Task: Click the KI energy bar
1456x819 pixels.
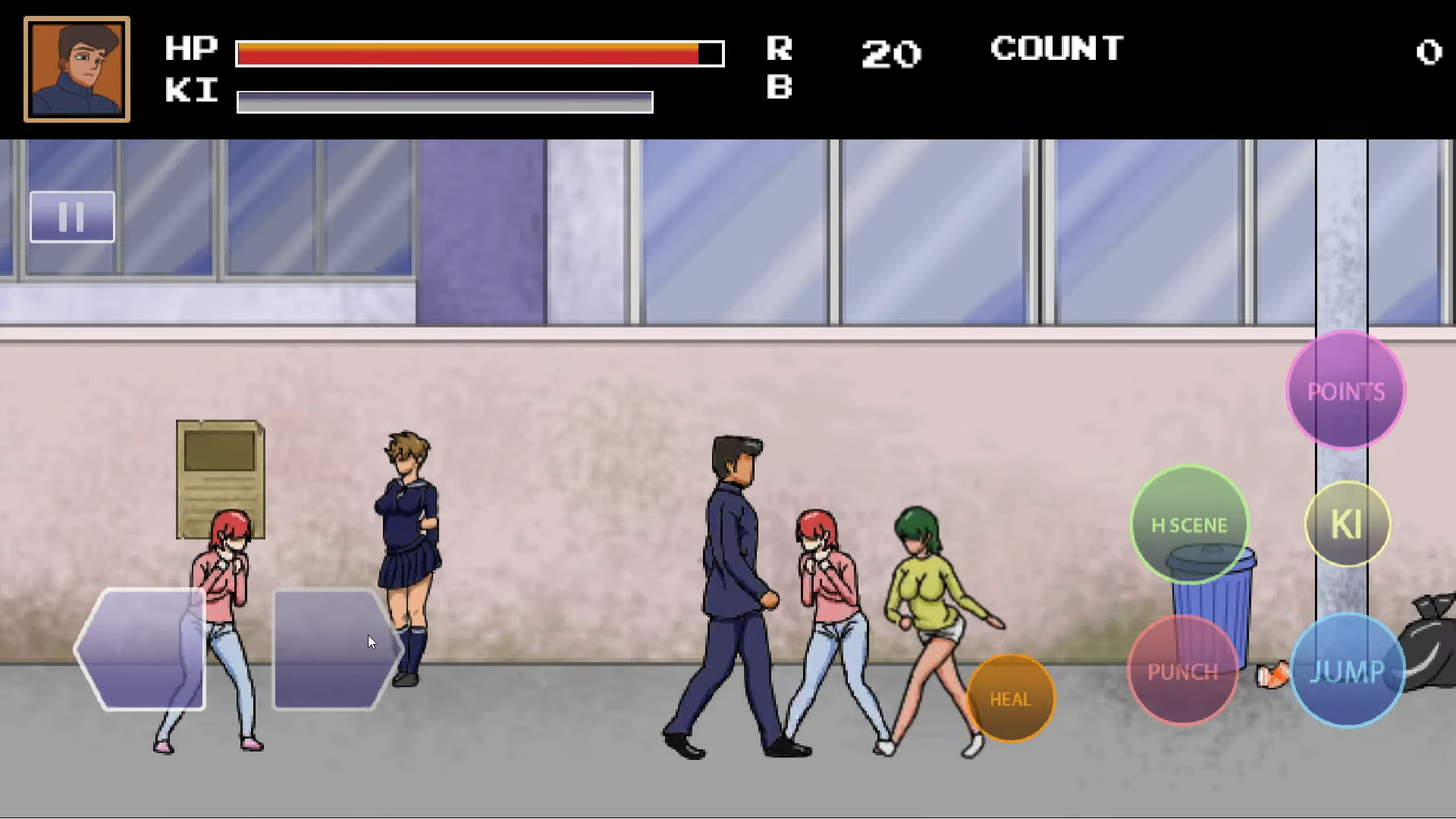Action: [444, 100]
